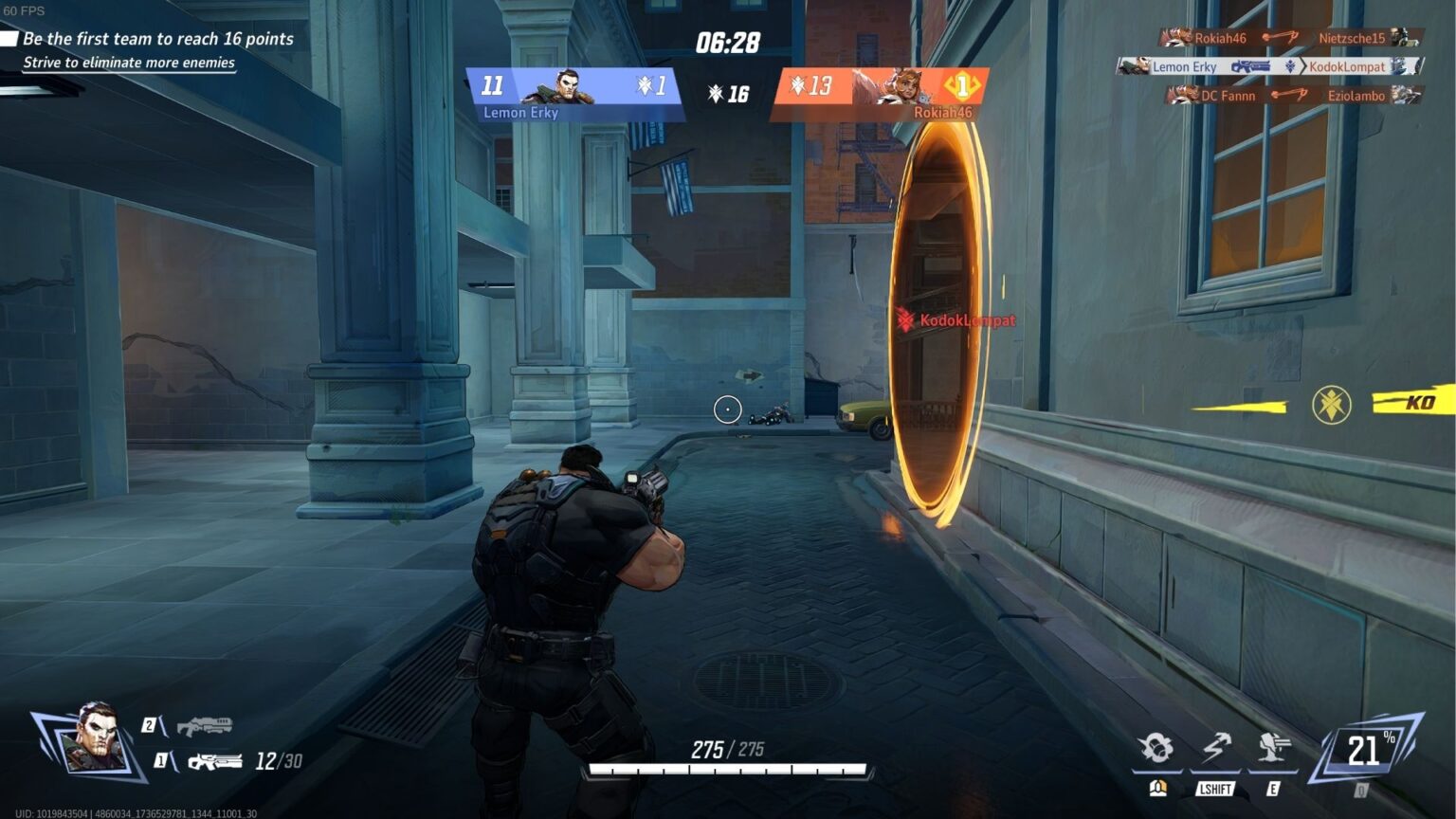Use the zipline hook ability icon
1456x819 pixels.
point(1215,749)
